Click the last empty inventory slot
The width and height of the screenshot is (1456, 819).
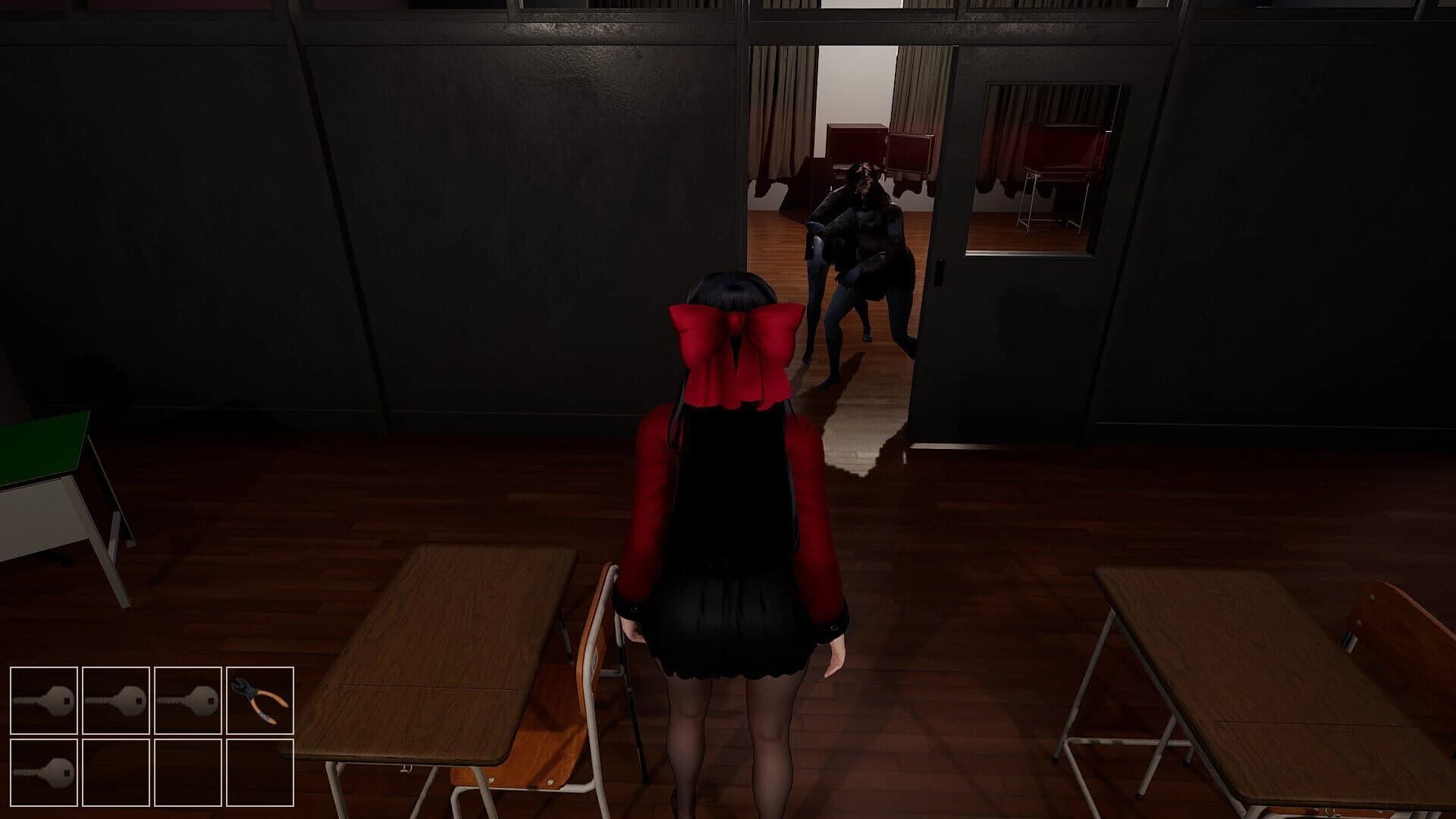coord(262,773)
